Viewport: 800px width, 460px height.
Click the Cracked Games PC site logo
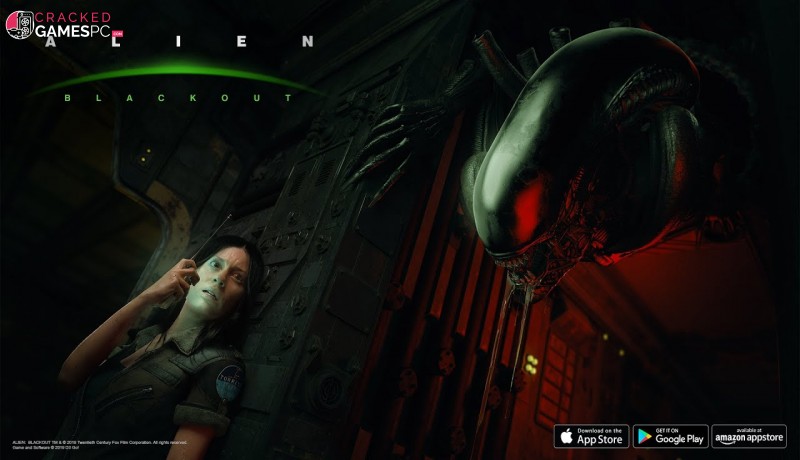62,25
